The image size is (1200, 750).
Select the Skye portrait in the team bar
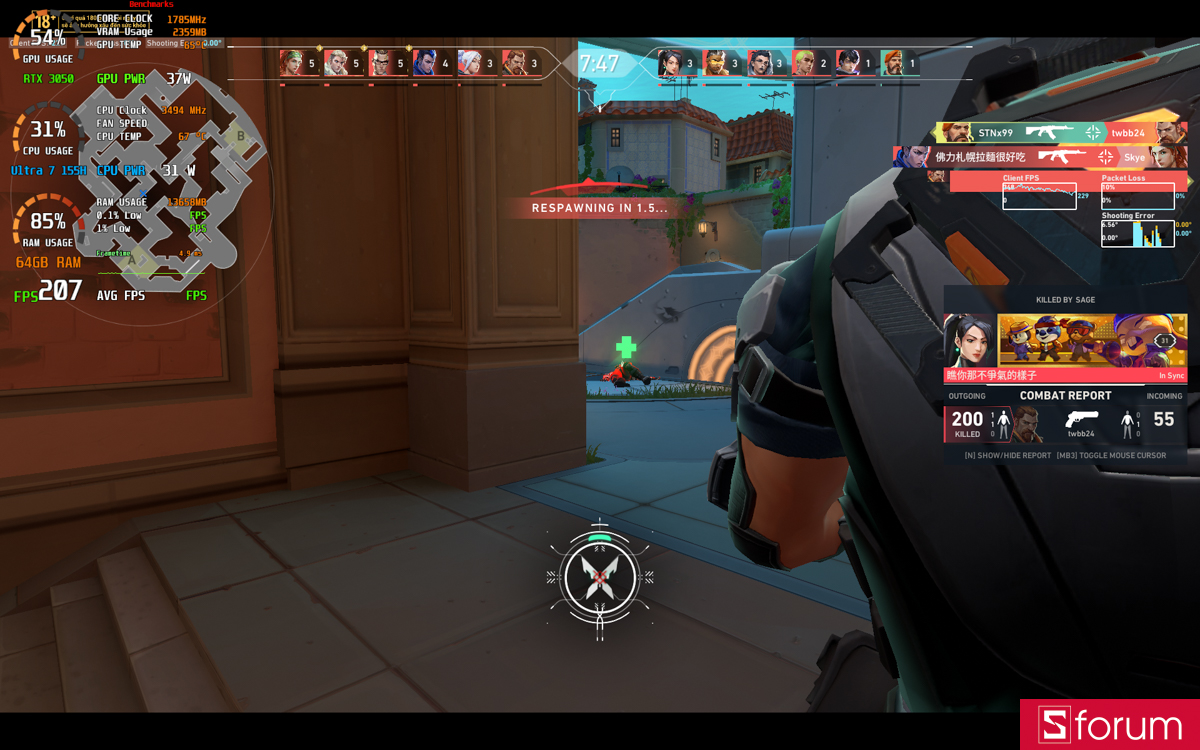292,64
